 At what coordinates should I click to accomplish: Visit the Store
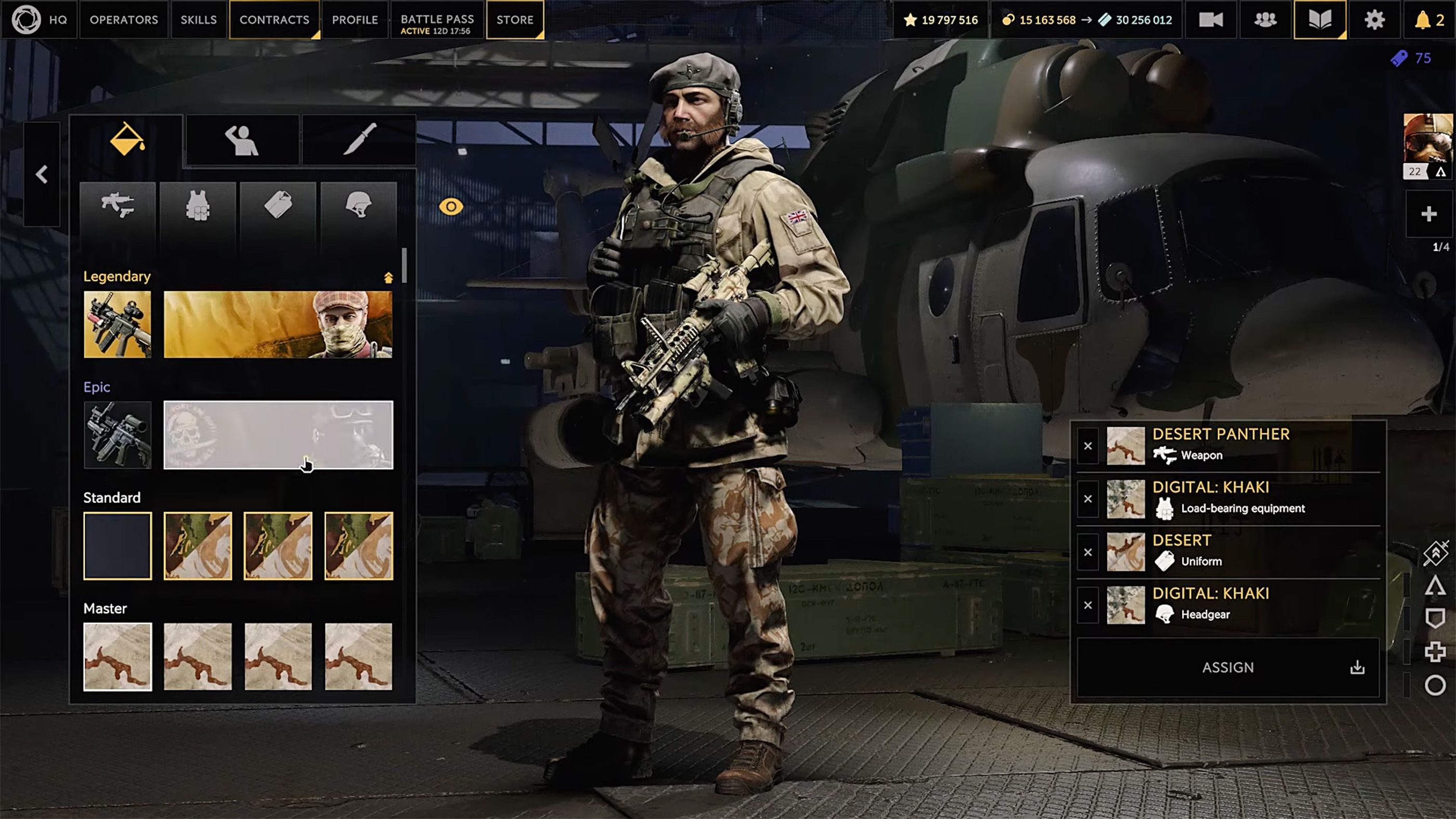(514, 20)
